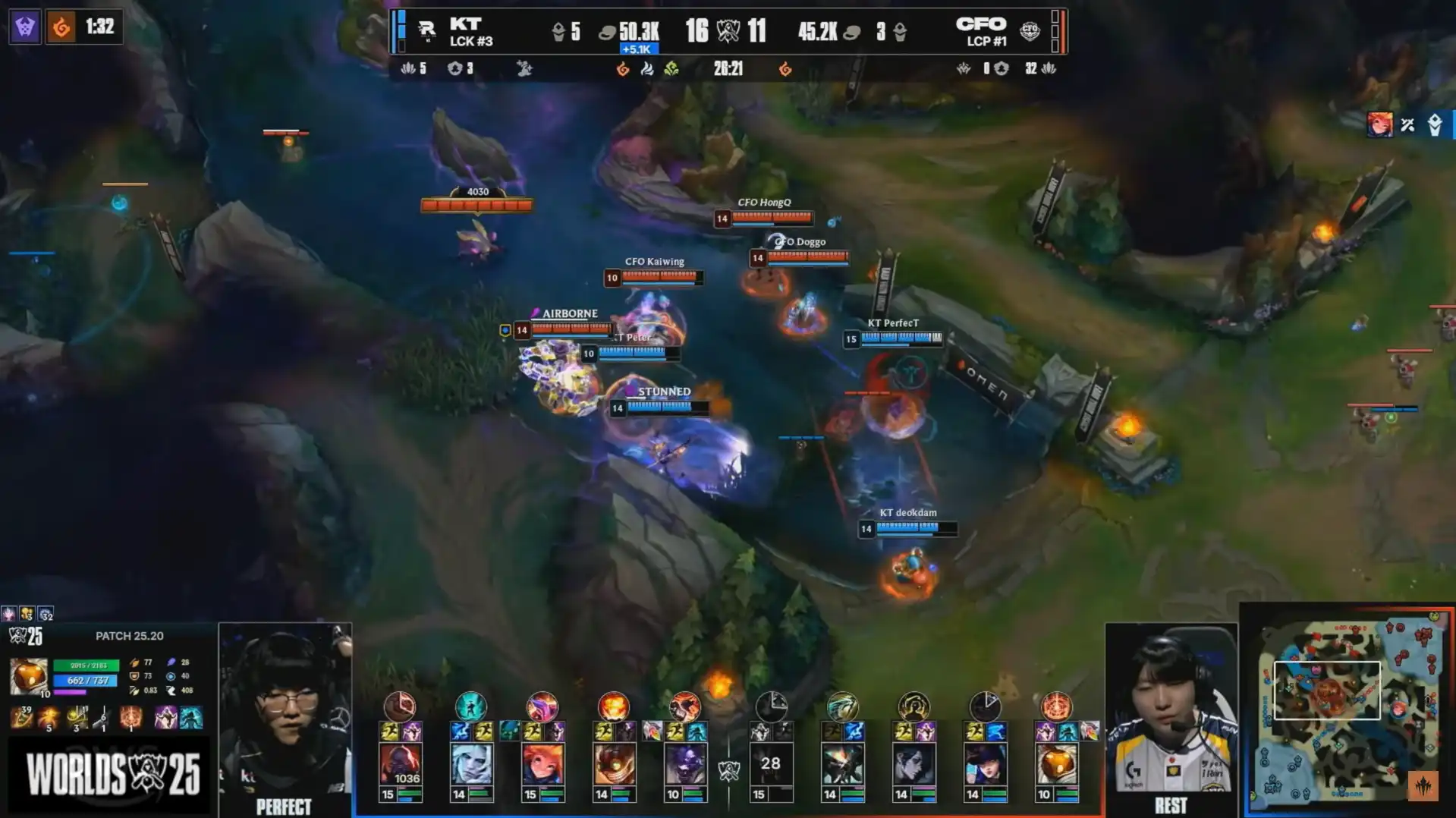Open the PERFECT player camera panel
The width and height of the screenshot is (1456, 818).
(285, 717)
